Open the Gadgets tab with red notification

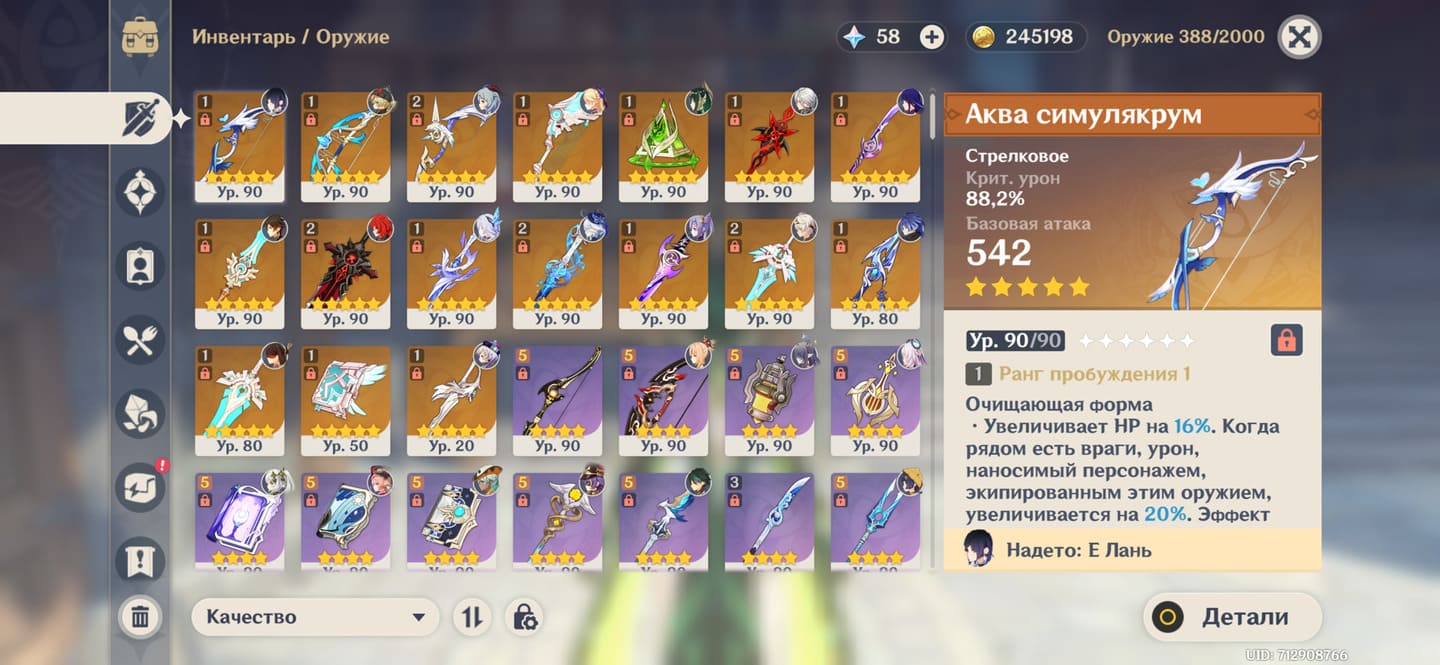coord(140,487)
